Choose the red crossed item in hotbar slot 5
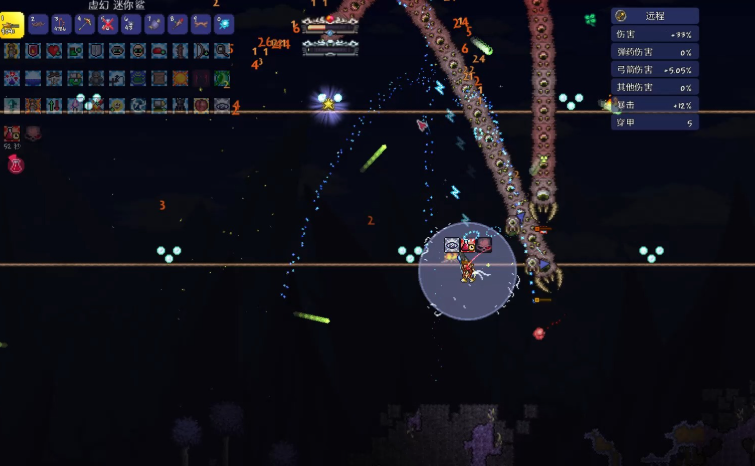This screenshot has height=466, width=755. (108, 25)
